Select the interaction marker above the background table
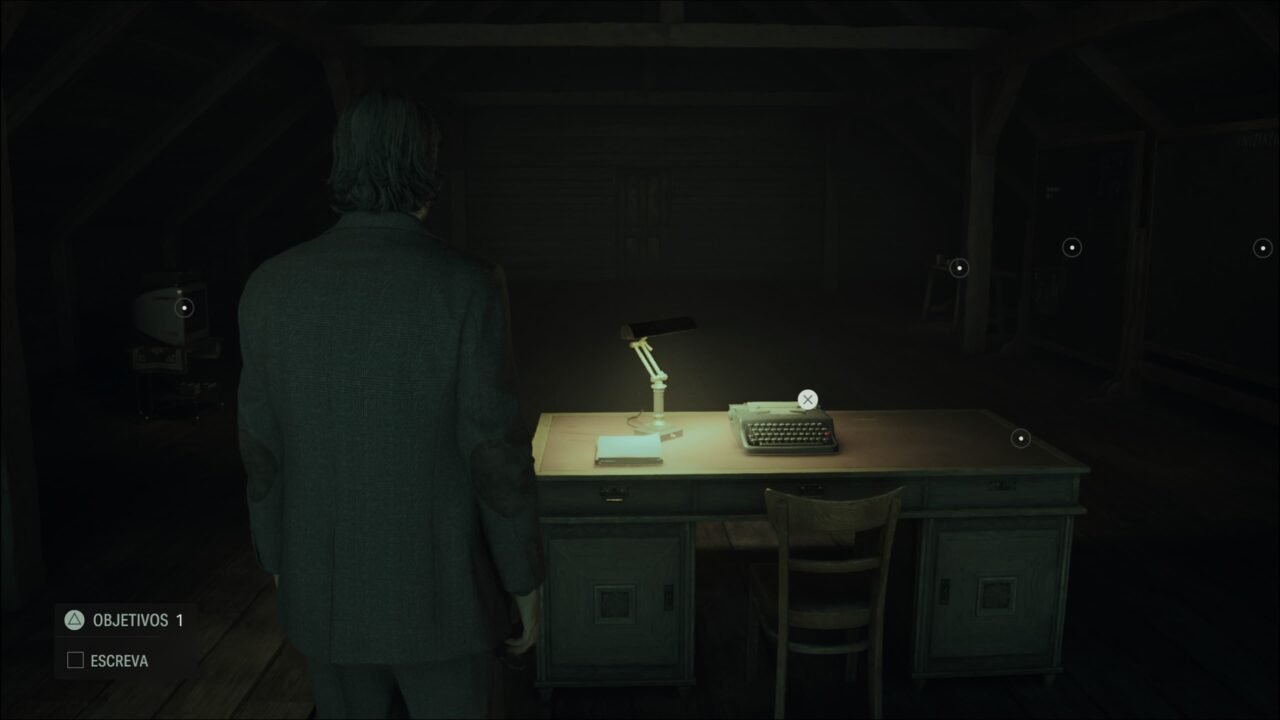This screenshot has height=720, width=1280. (x=958, y=267)
